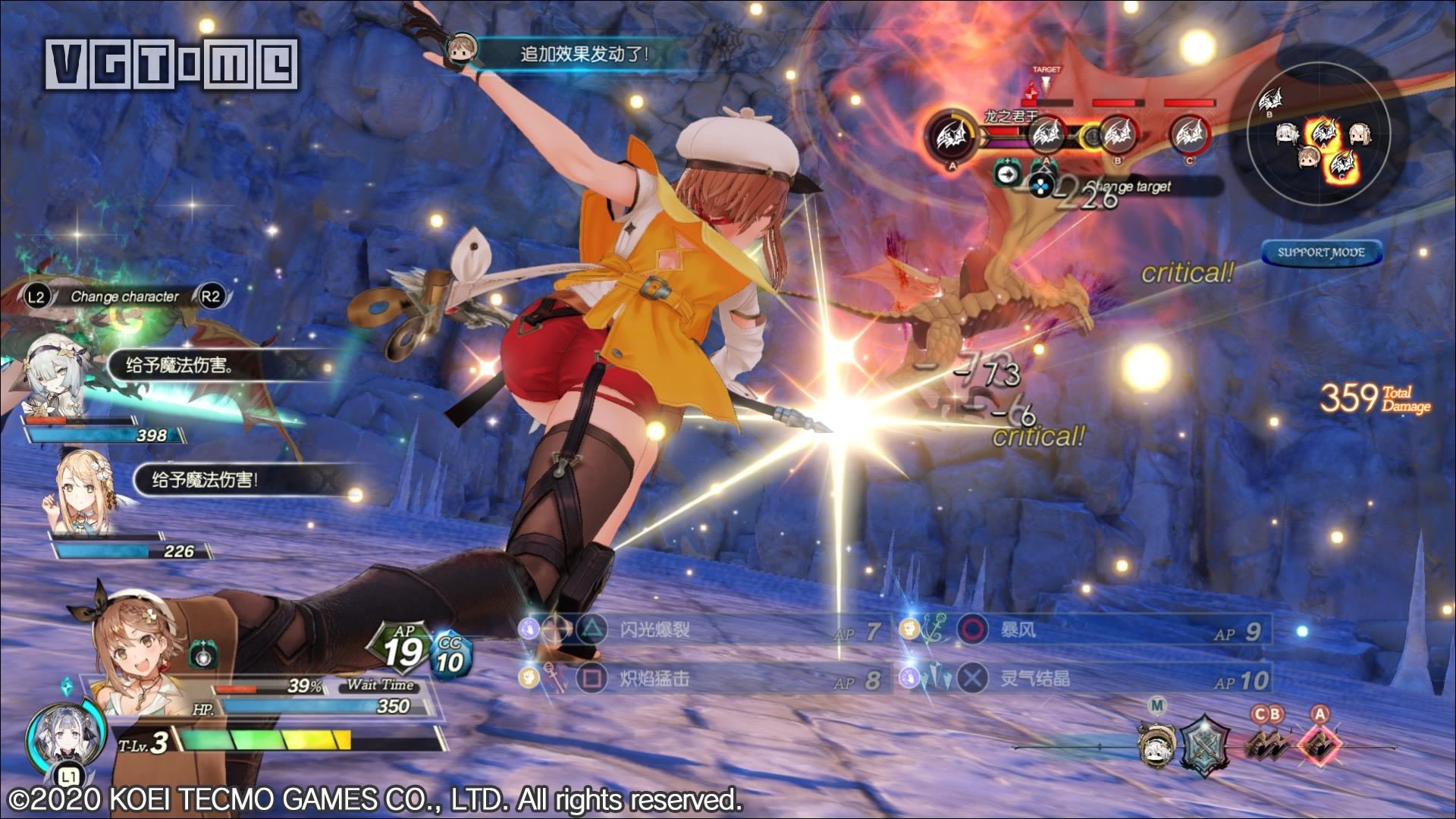Target the enemy icon labeled C
Screen dimensions: 1456x819
pos(1188,135)
